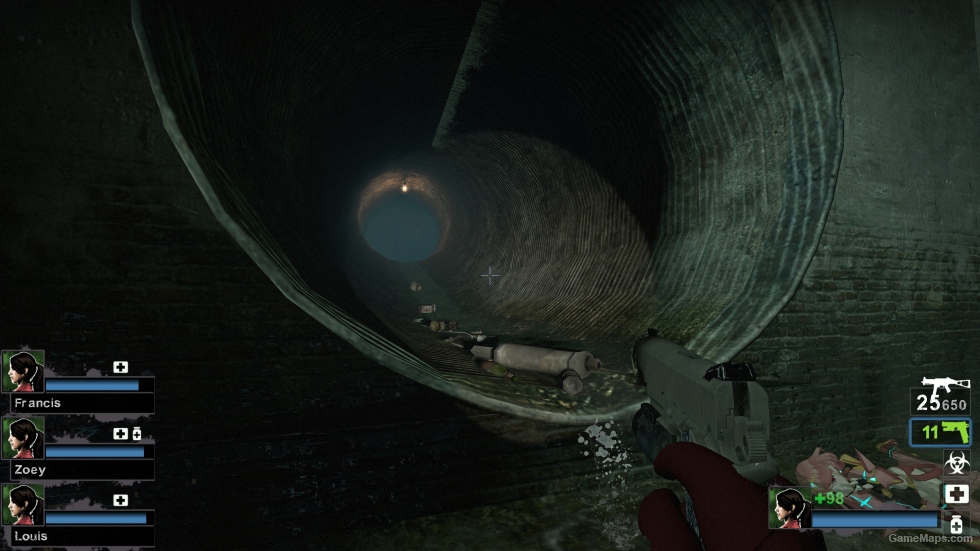
Task: Switch to the green pistol slot
Action: pos(940,433)
